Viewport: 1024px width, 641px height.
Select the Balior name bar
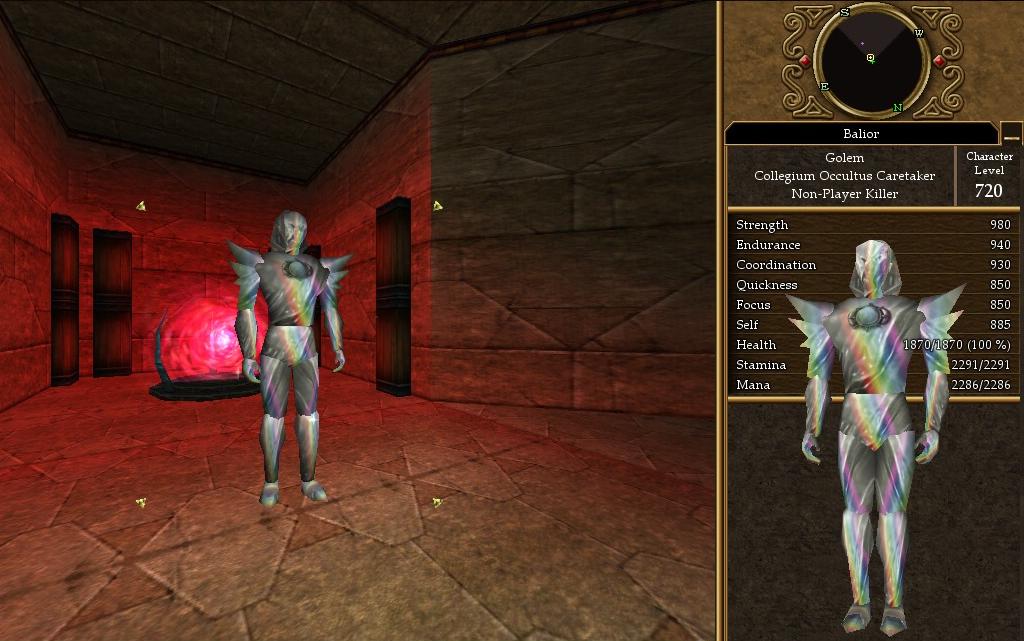(x=860, y=134)
